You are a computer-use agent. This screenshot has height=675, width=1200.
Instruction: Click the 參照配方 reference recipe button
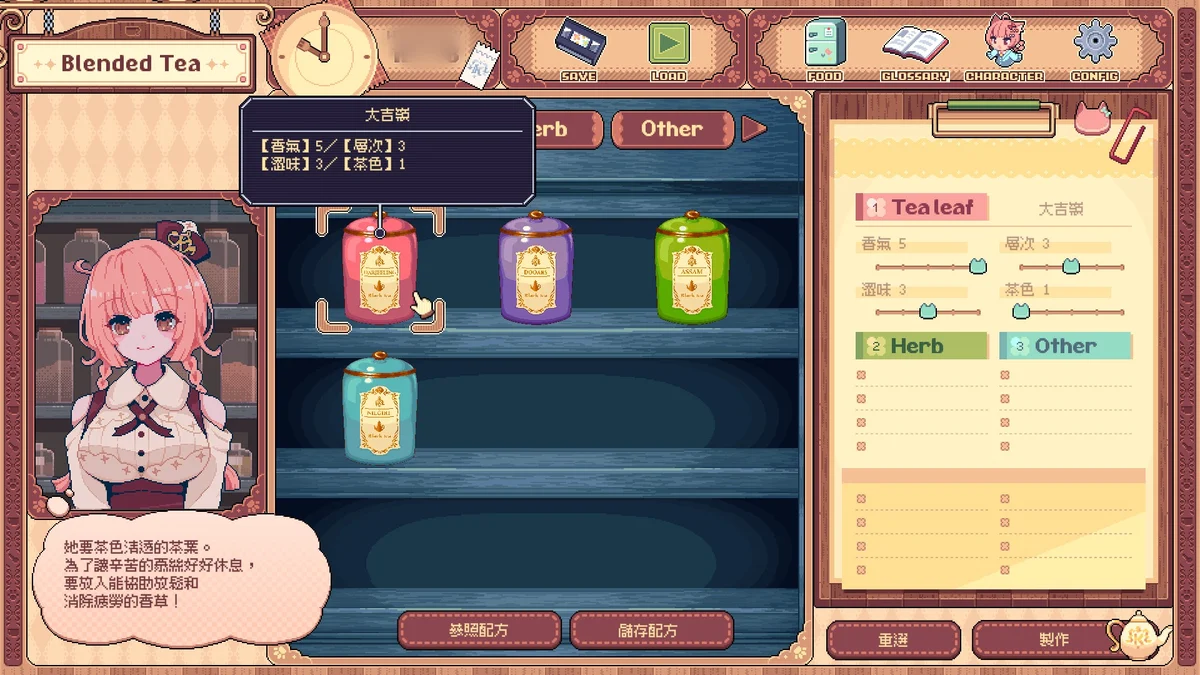click(x=479, y=630)
